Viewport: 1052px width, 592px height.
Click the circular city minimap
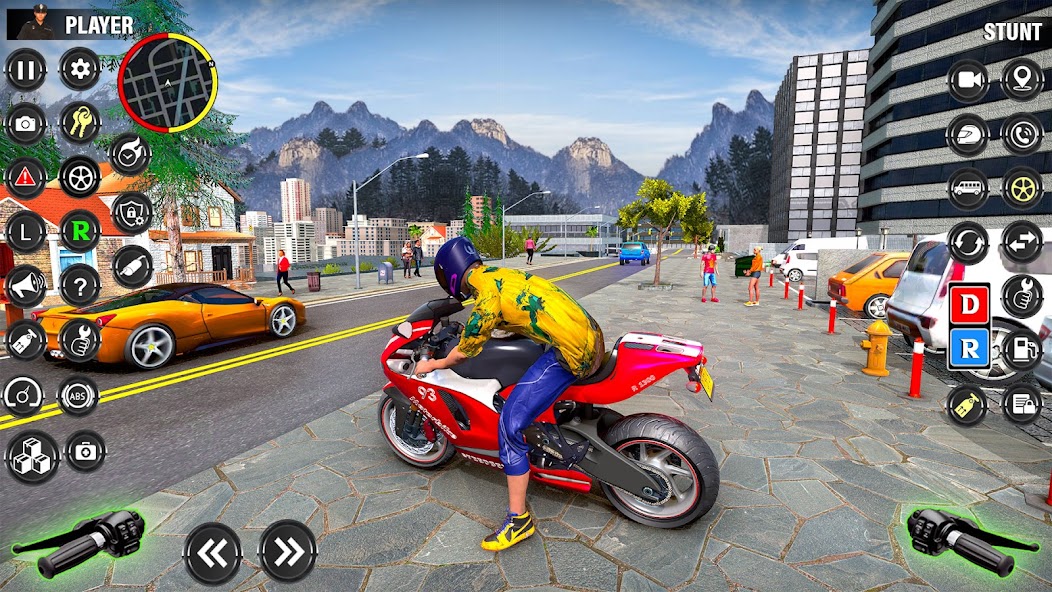[x=167, y=83]
